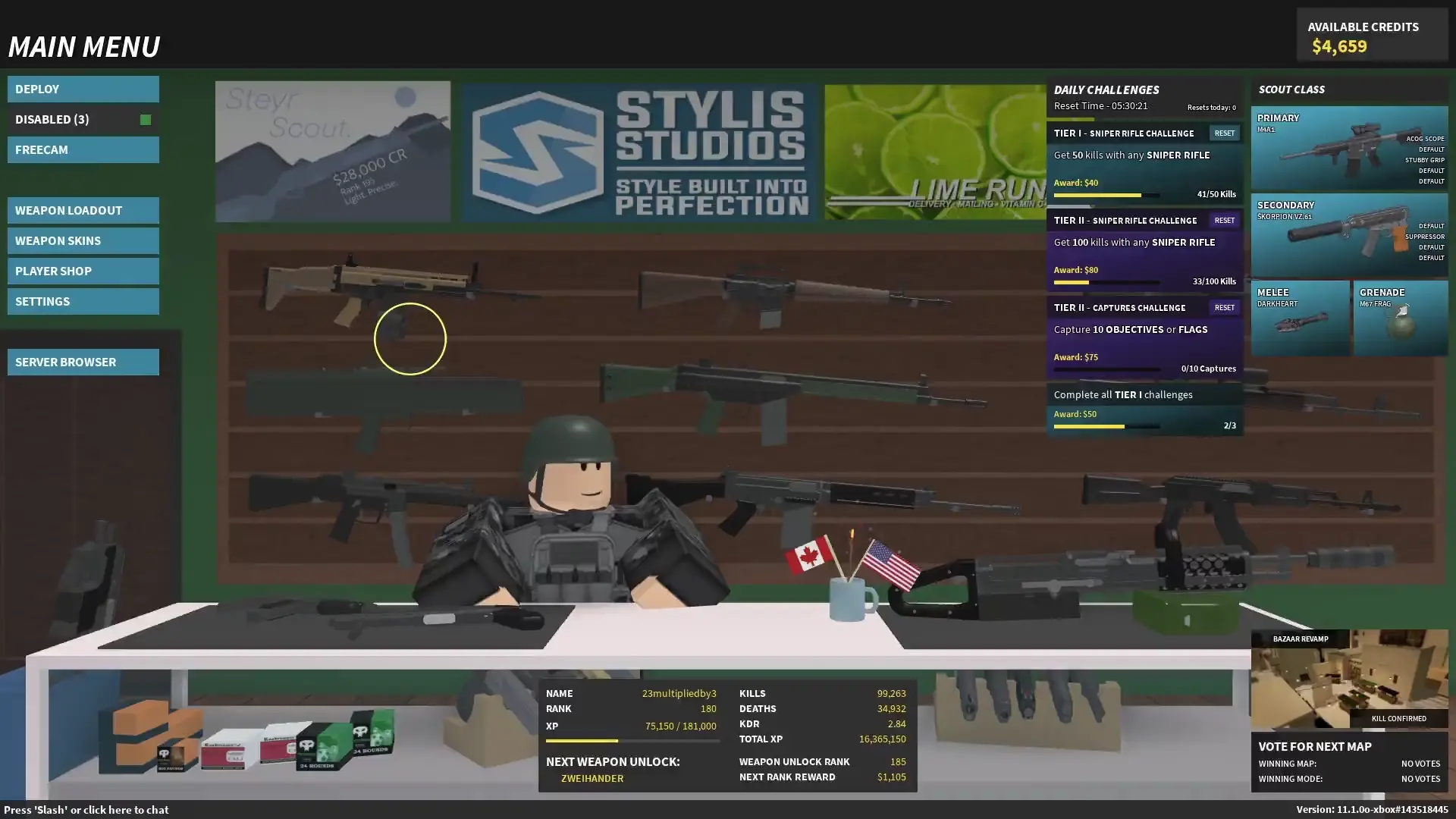1456x819 pixels.
Task: Open the Player Shop
Action: 83,271
